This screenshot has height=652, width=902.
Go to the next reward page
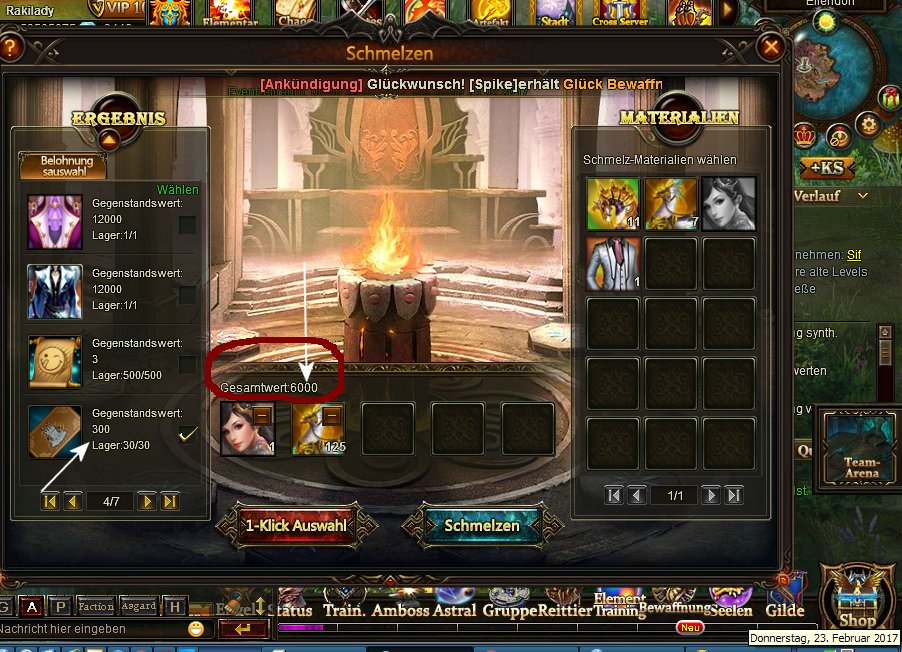pos(147,501)
